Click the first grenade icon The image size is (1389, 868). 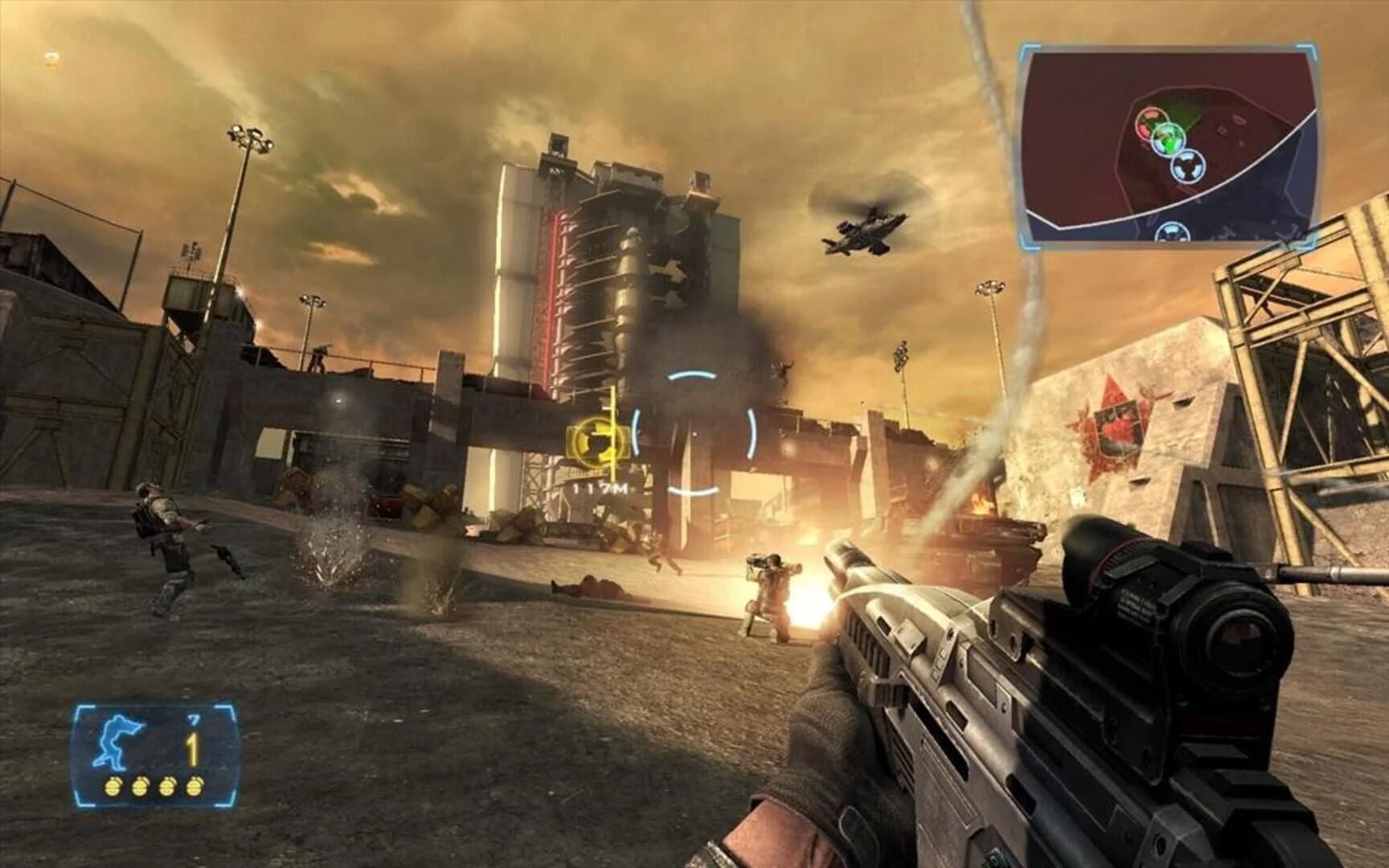tap(112, 788)
